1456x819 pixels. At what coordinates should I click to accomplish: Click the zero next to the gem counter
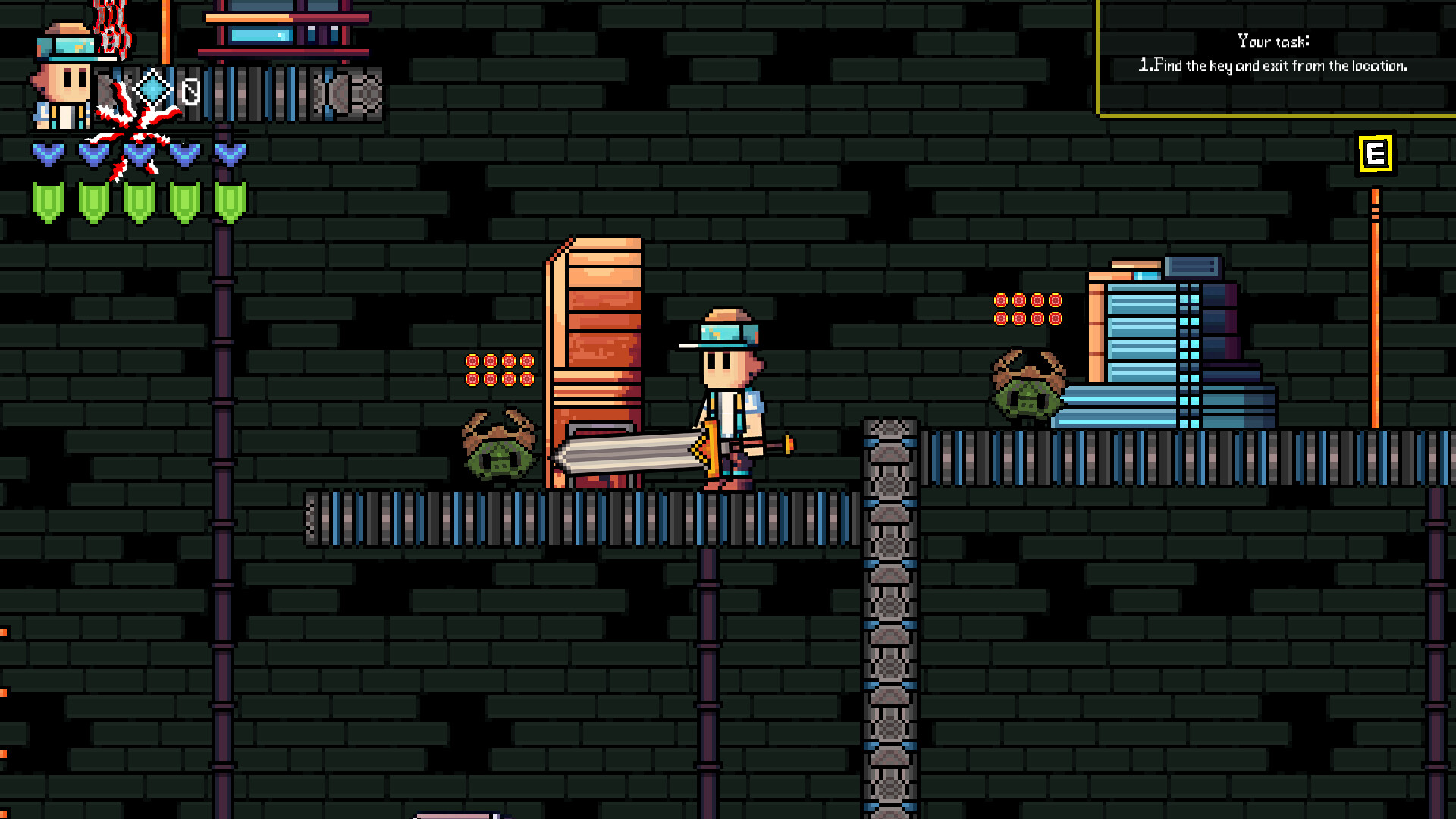tap(190, 91)
